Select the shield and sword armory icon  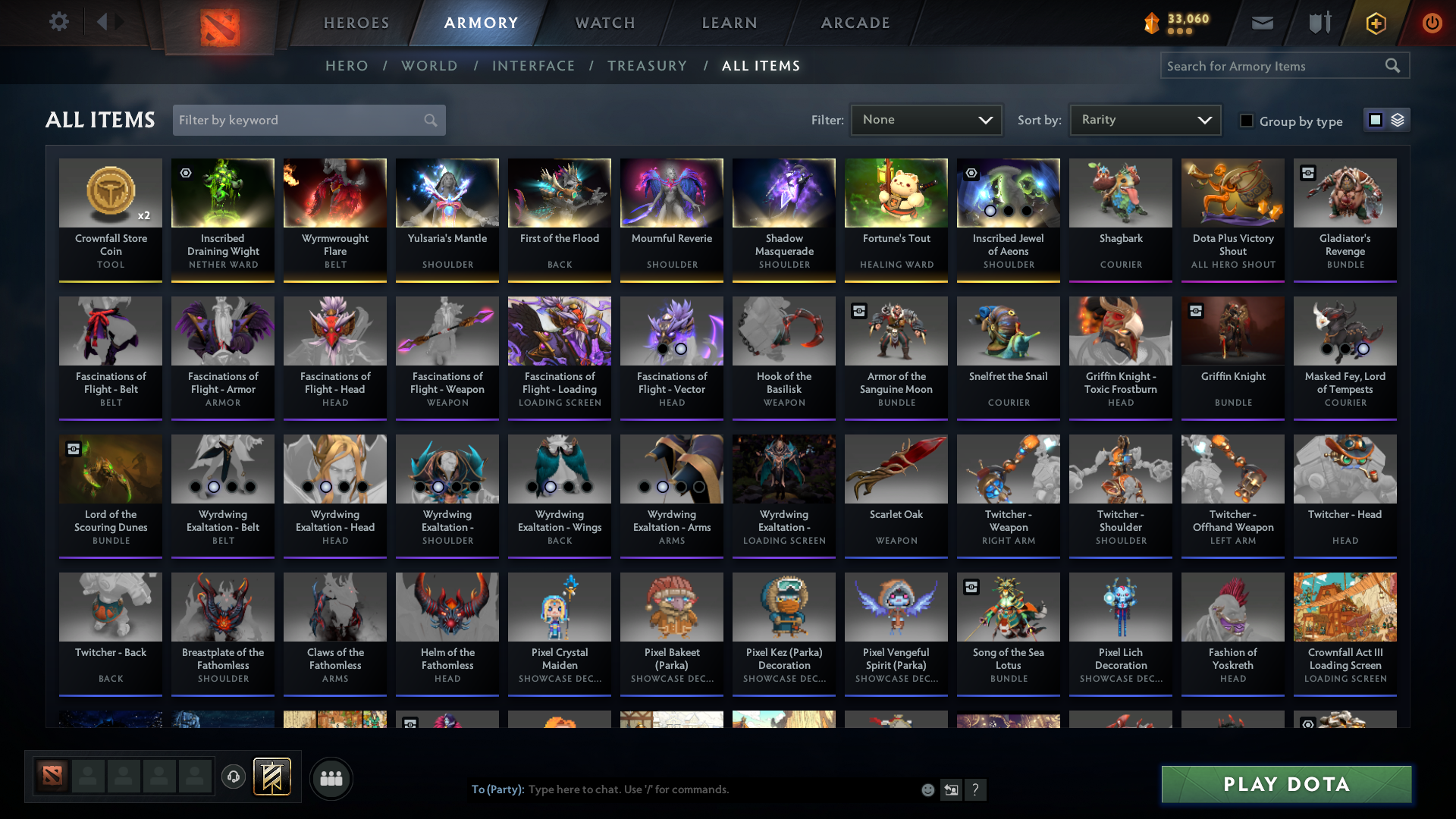click(x=1319, y=23)
